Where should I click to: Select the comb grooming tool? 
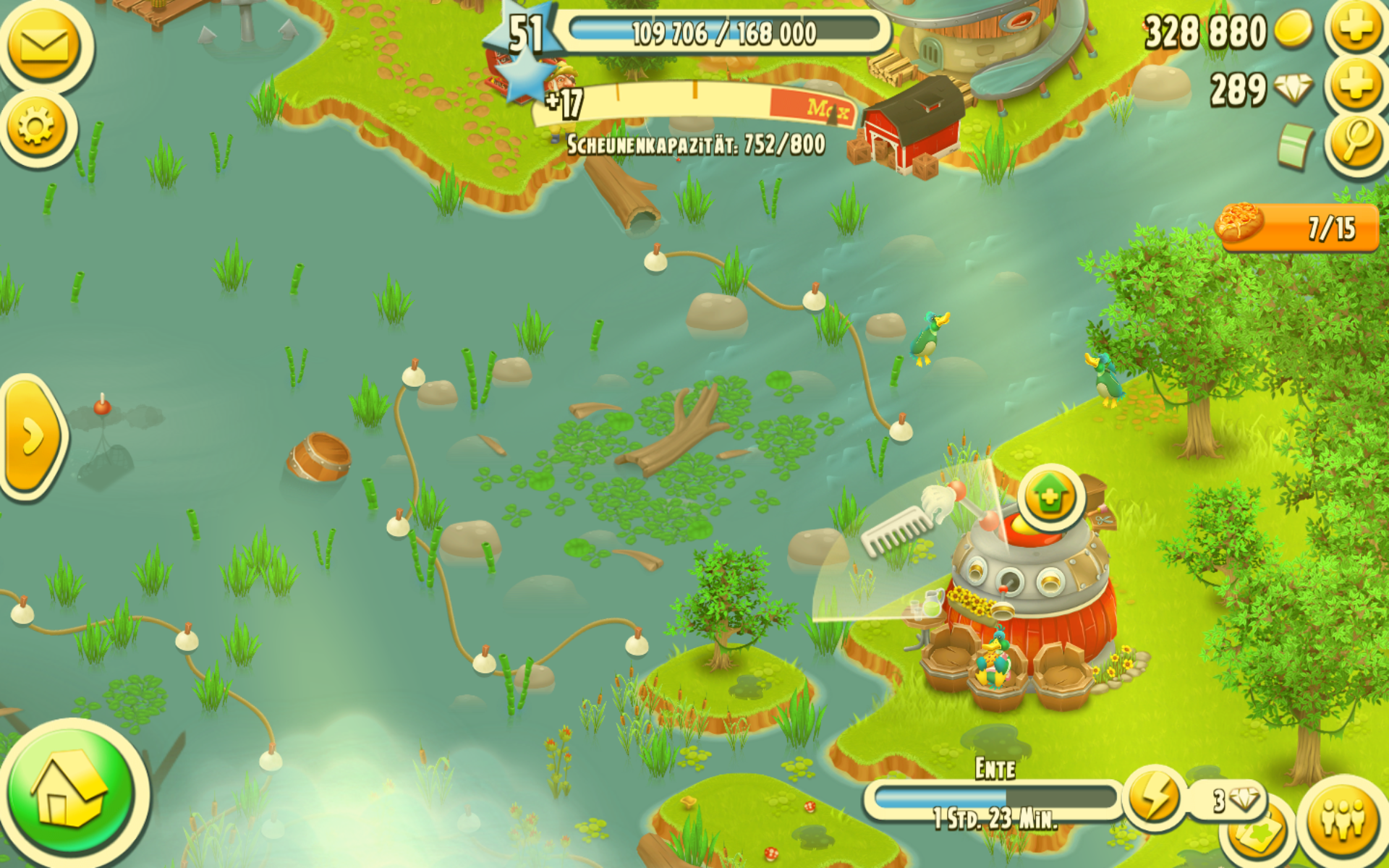coord(897,530)
